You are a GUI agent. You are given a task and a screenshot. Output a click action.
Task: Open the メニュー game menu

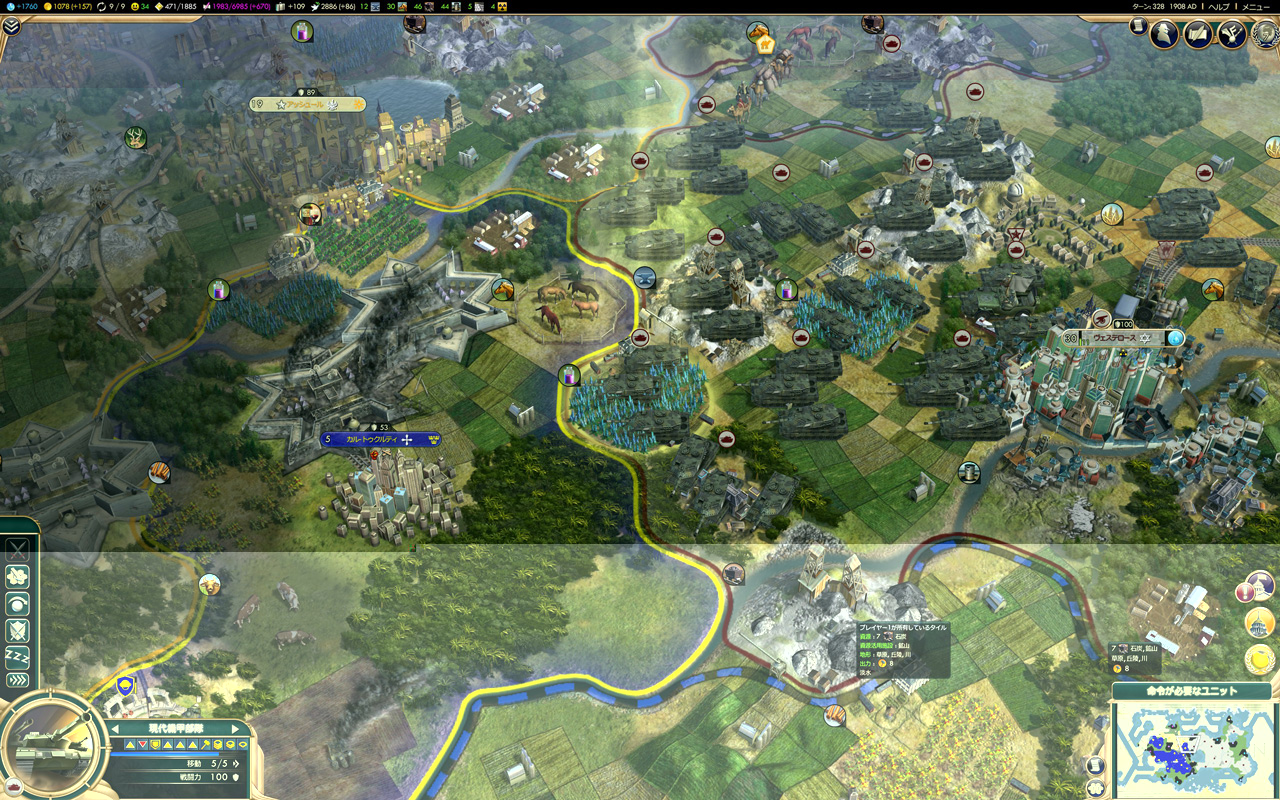click(x=1255, y=6)
